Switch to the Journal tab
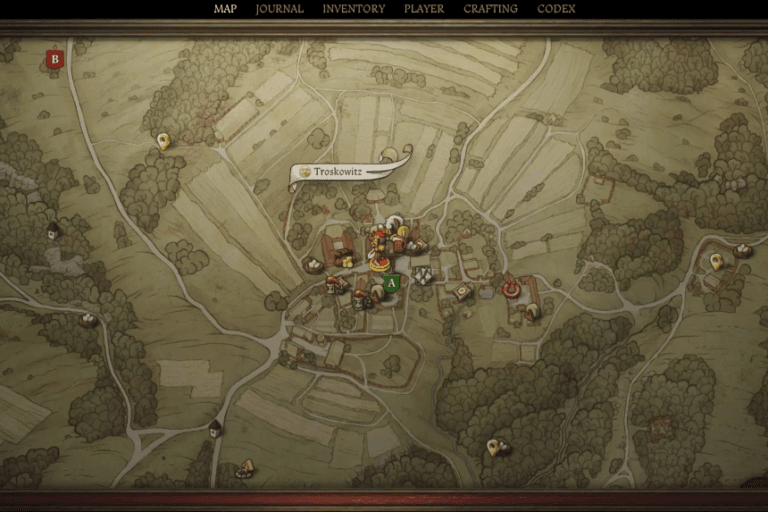The width and height of the screenshot is (768, 512). tap(279, 9)
